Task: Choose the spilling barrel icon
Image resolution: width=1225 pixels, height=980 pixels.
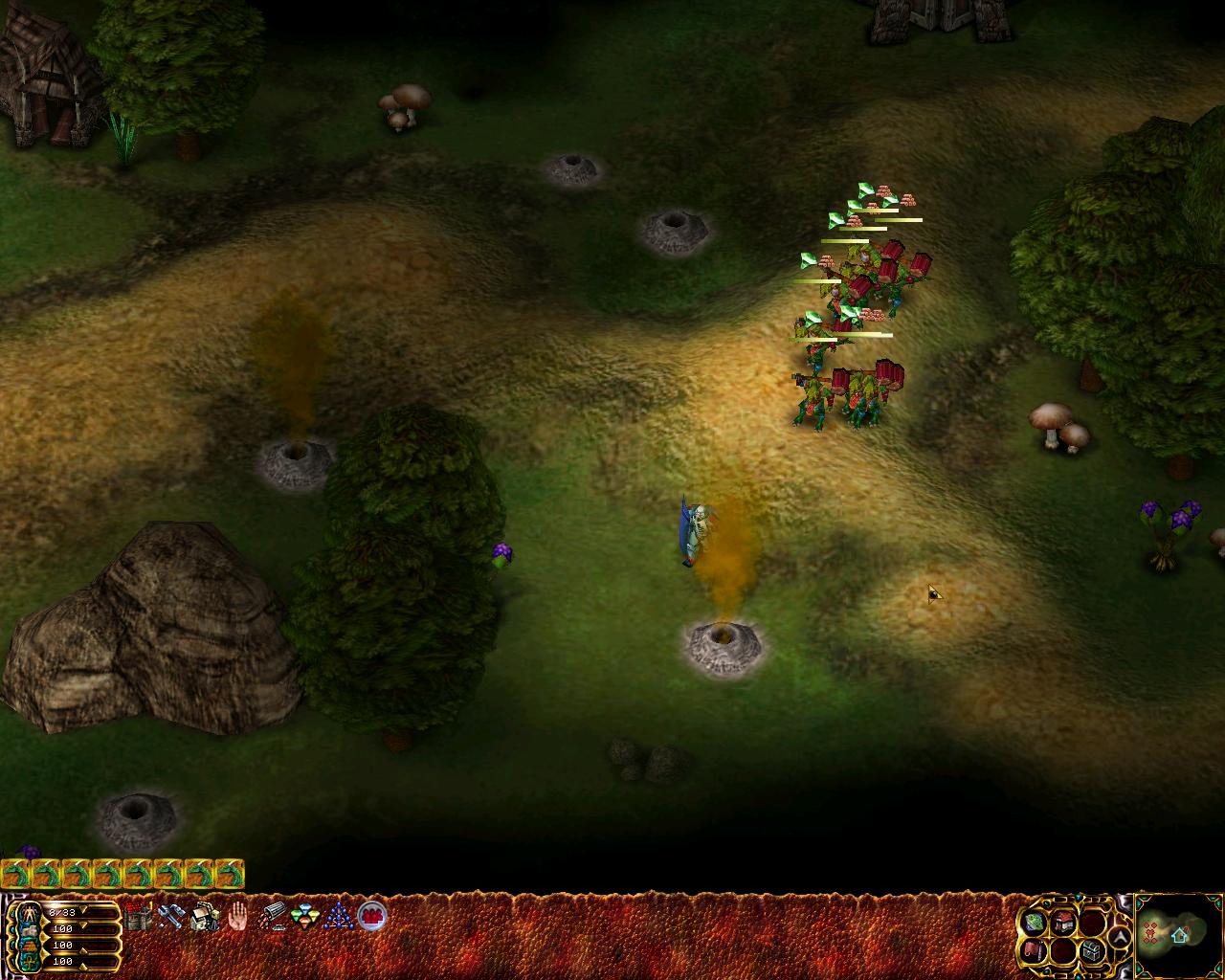Action: (273, 917)
